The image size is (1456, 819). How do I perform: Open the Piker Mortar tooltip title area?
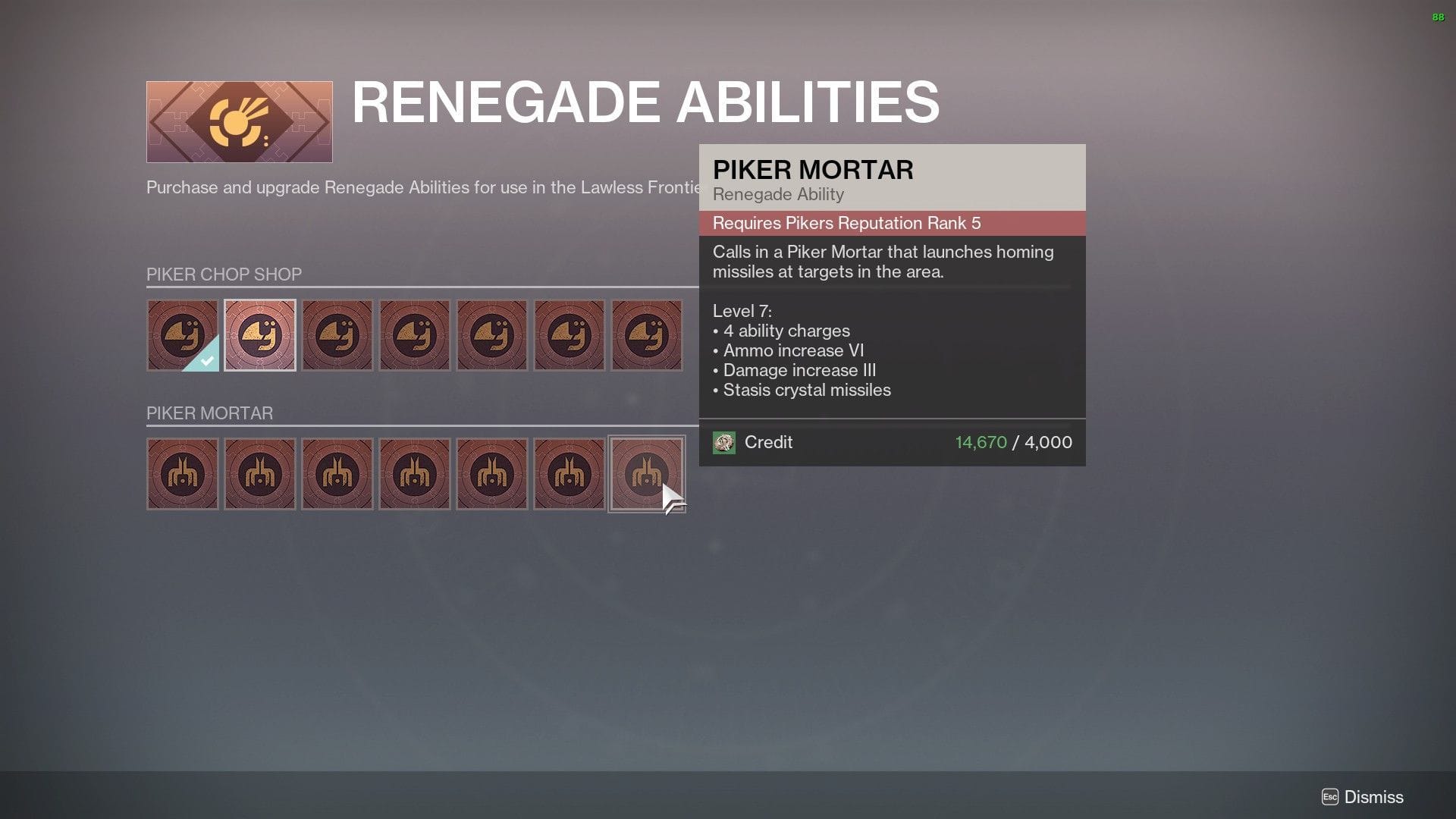point(813,170)
